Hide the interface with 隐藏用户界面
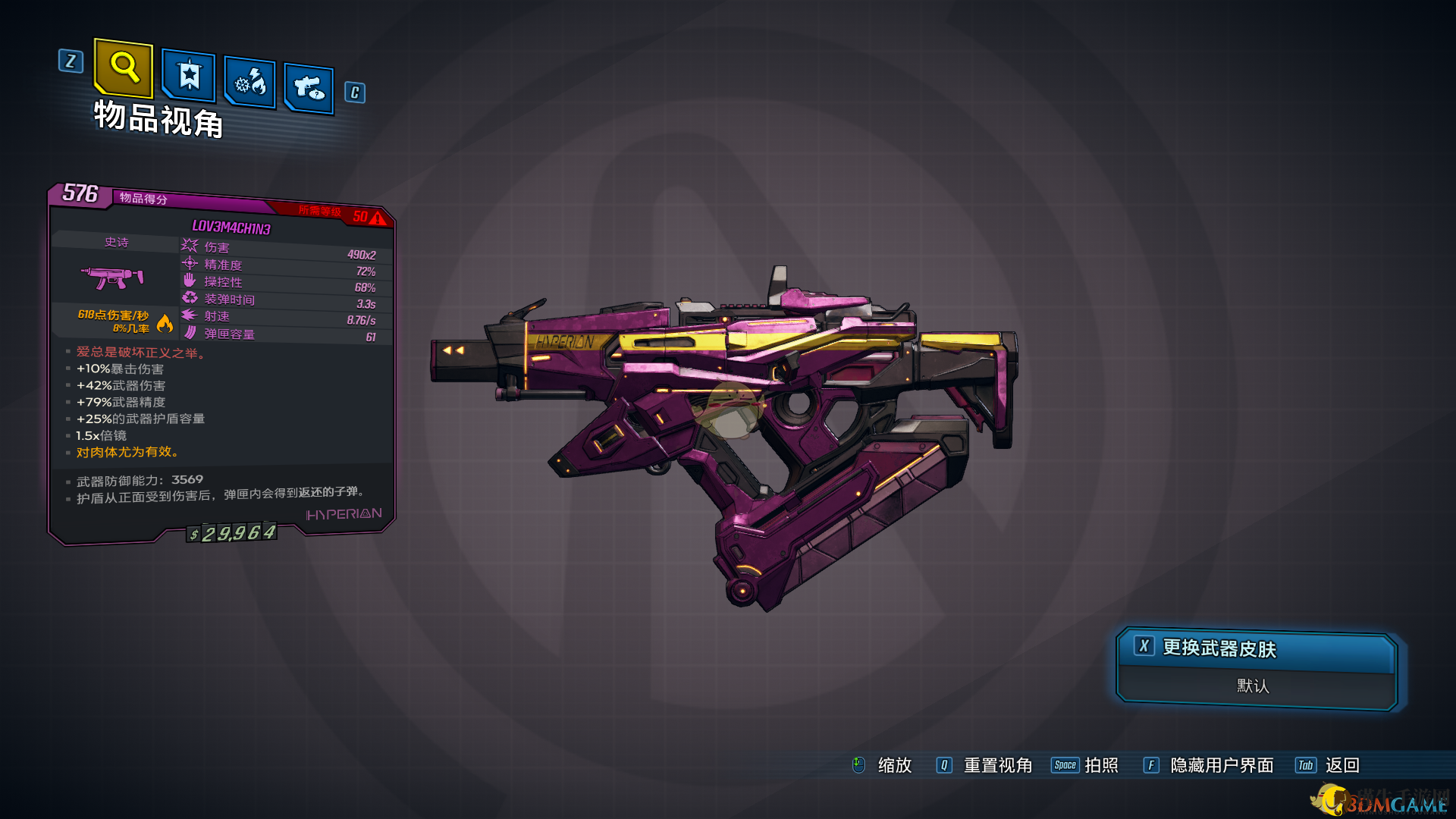This screenshot has height=819, width=1456. pos(1221,765)
